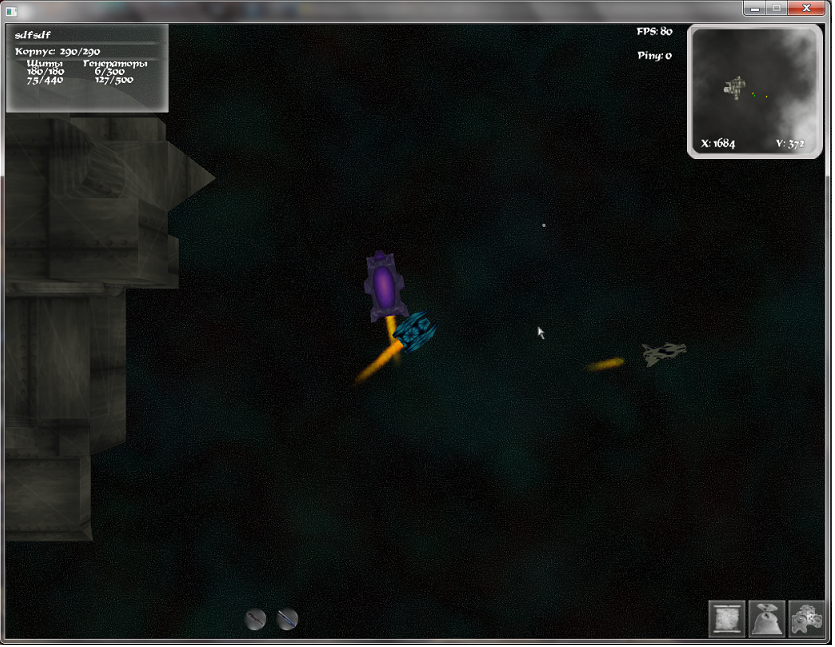
Task: Open the scroll icon panel
Action: click(727, 618)
